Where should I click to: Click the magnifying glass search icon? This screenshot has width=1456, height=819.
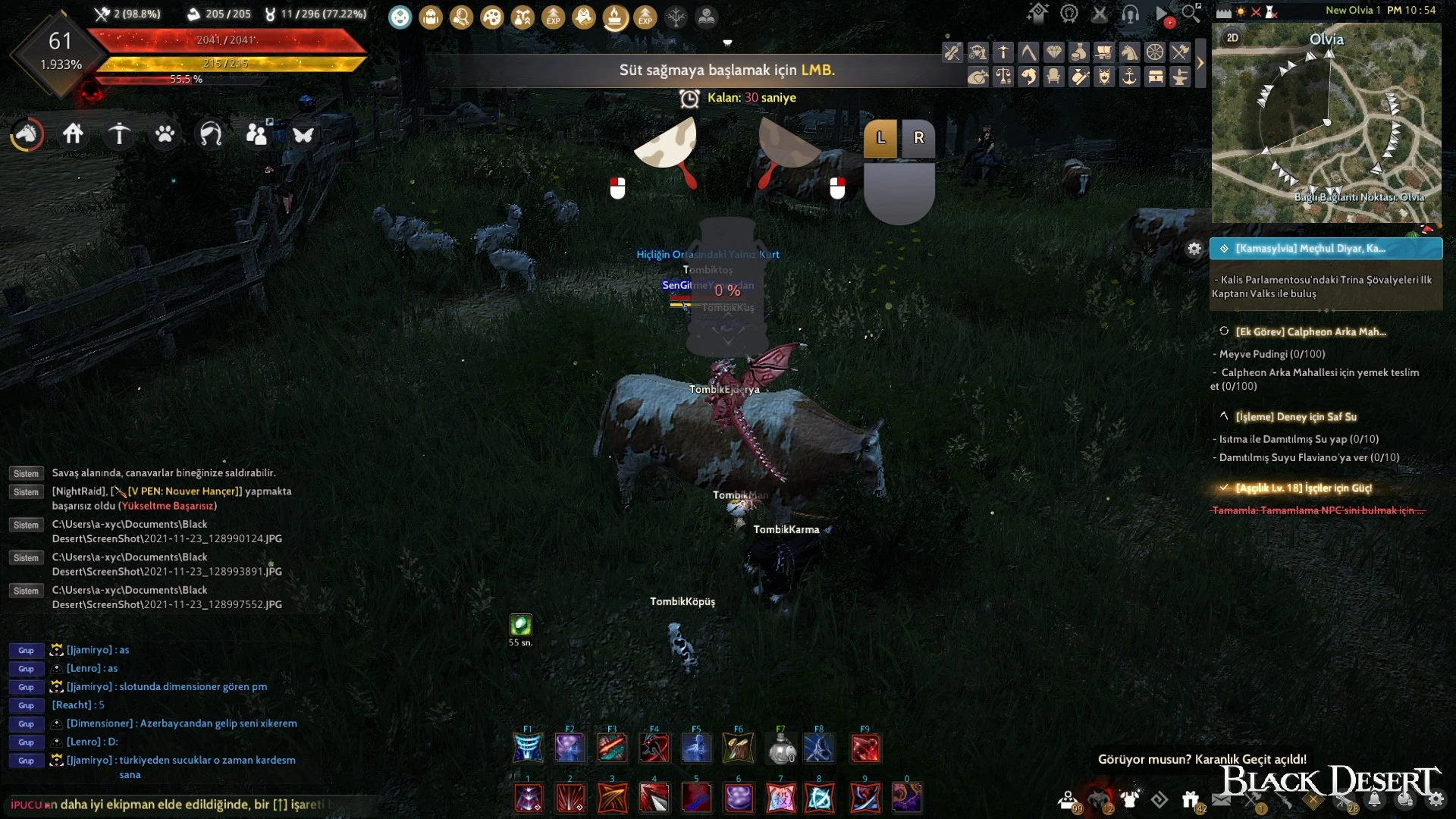click(1191, 13)
